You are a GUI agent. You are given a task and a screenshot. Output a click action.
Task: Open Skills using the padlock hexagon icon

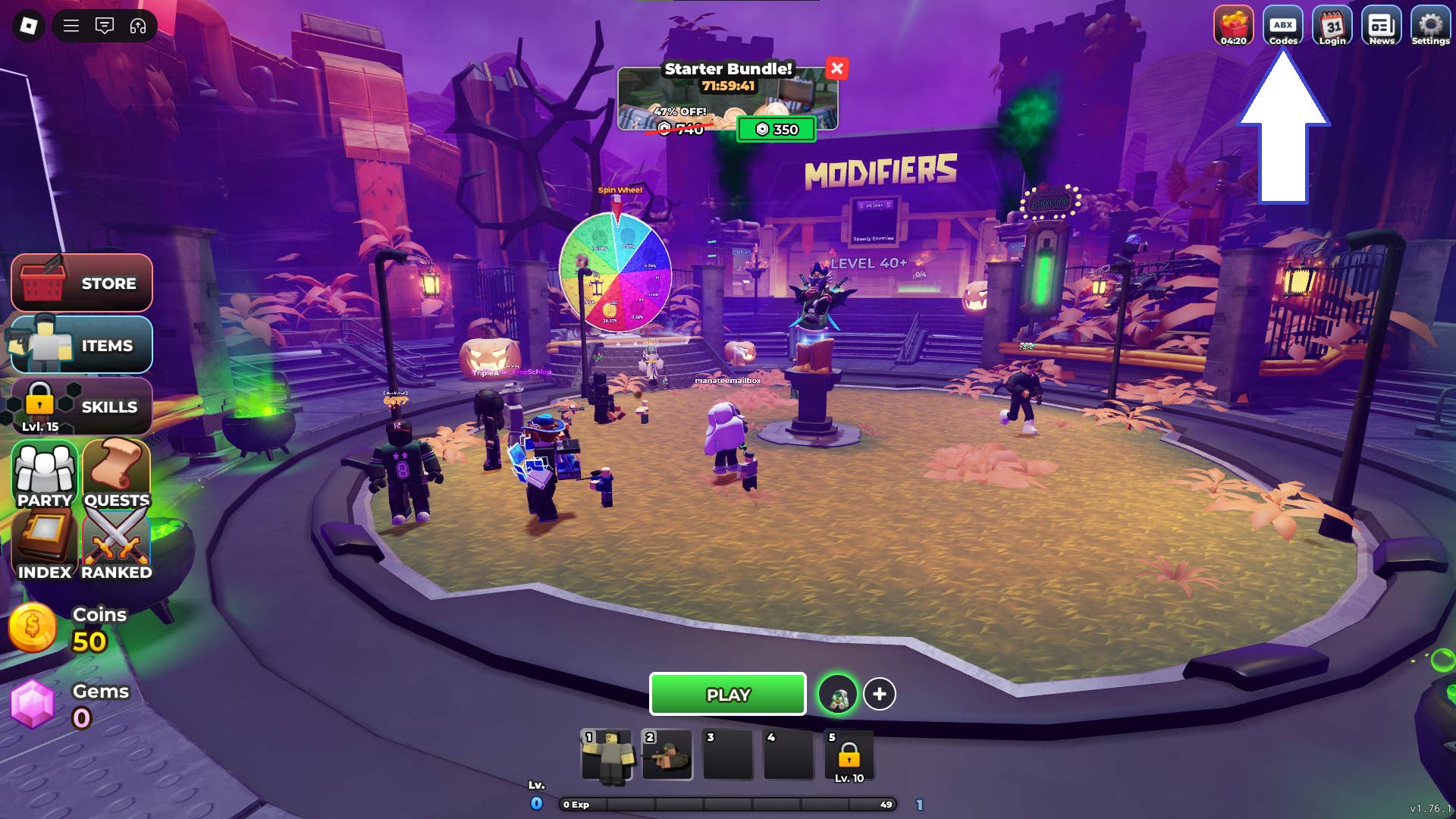(82, 407)
